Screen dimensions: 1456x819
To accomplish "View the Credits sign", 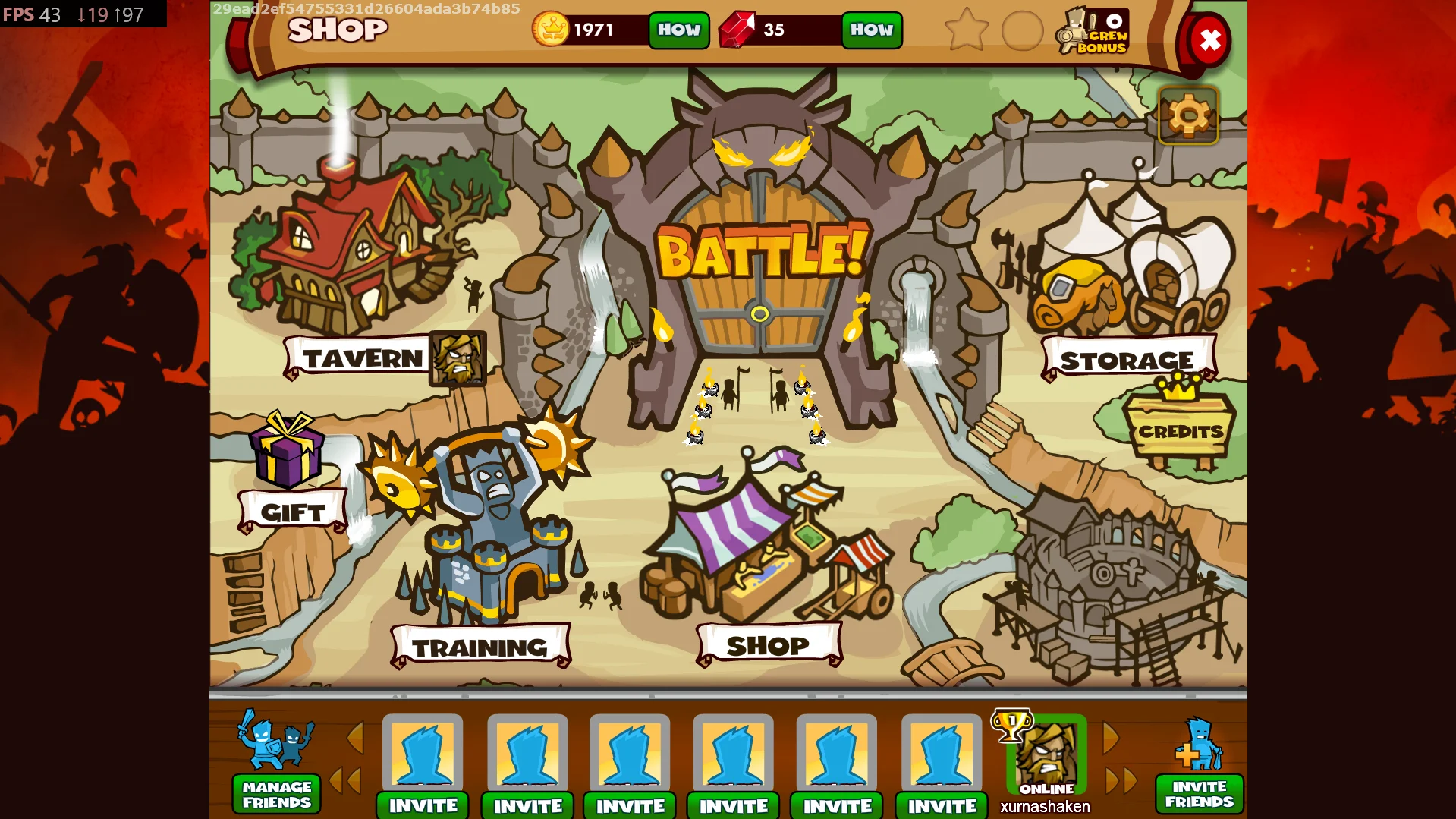I will pyautogui.click(x=1181, y=431).
